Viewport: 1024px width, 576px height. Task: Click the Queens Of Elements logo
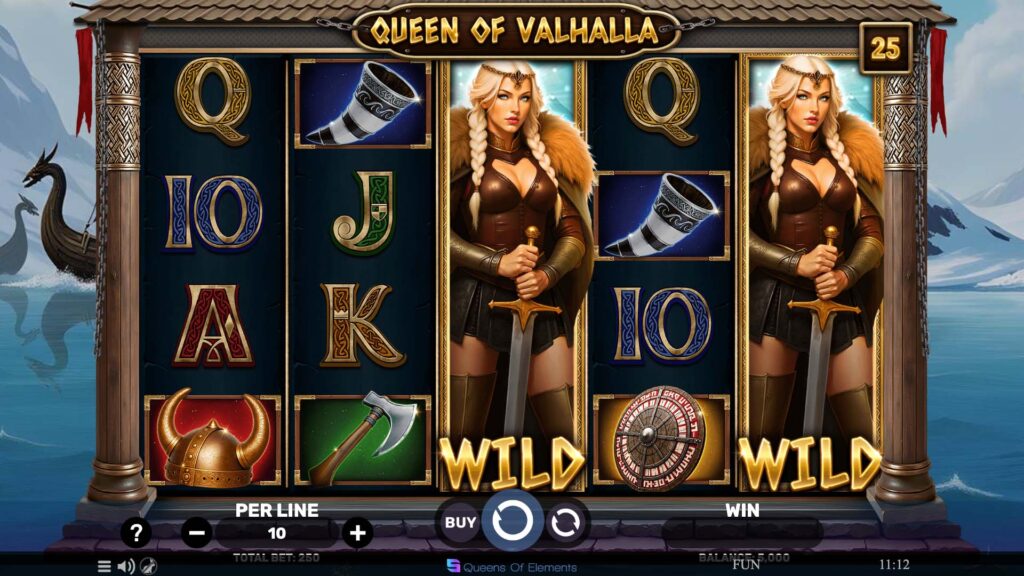coord(511,567)
